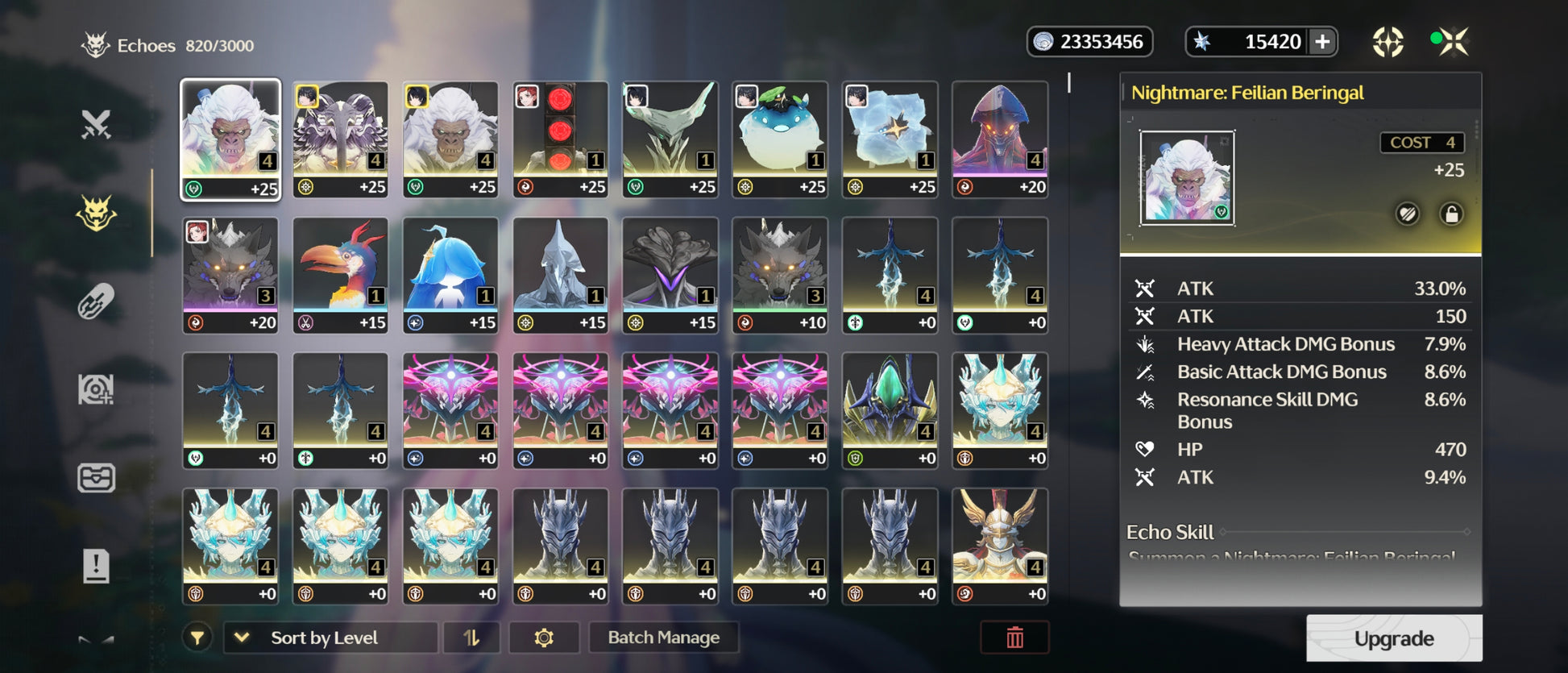Image resolution: width=1568 pixels, height=673 pixels.
Task: Click the red trash discard button
Action: (x=1014, y=638)
